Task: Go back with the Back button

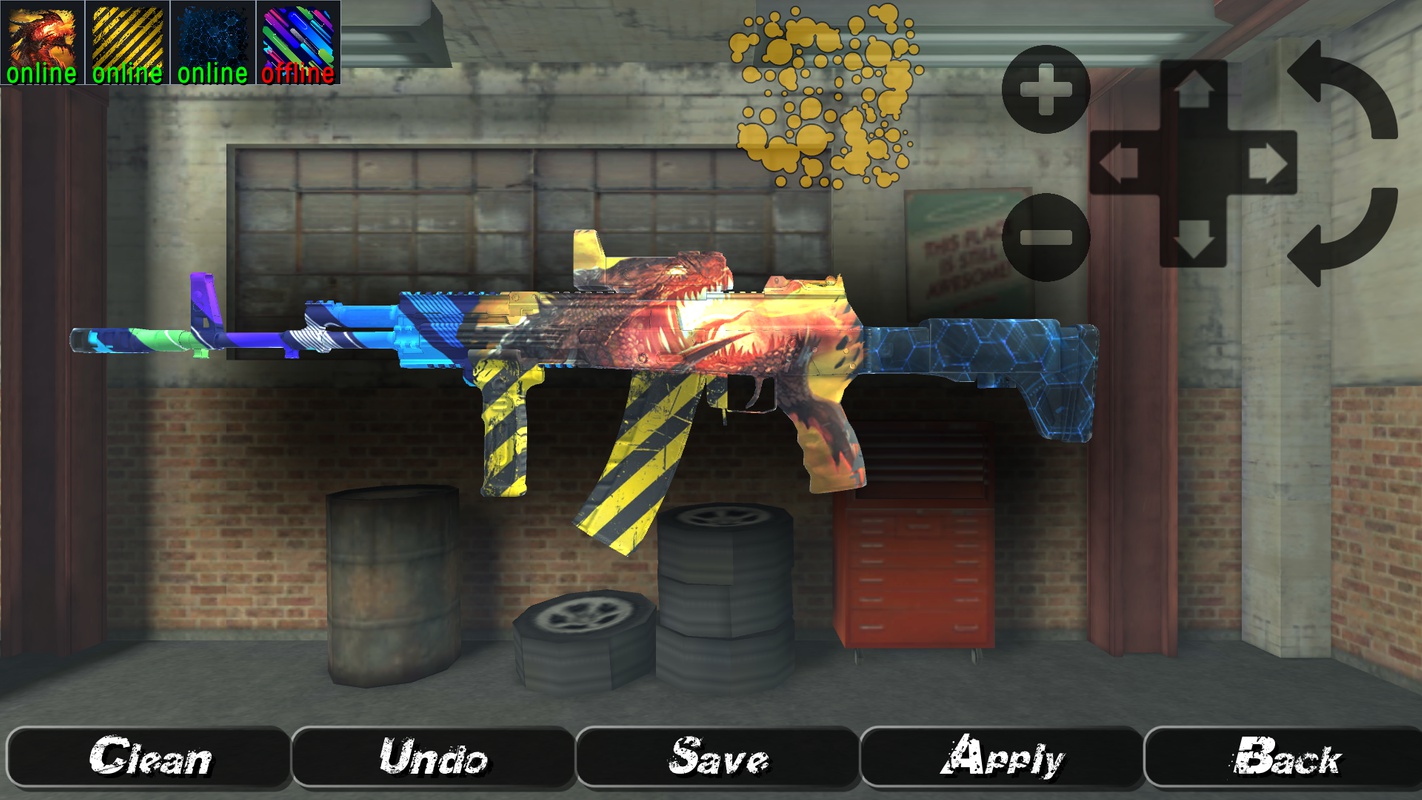Action: pos(1285,758)
